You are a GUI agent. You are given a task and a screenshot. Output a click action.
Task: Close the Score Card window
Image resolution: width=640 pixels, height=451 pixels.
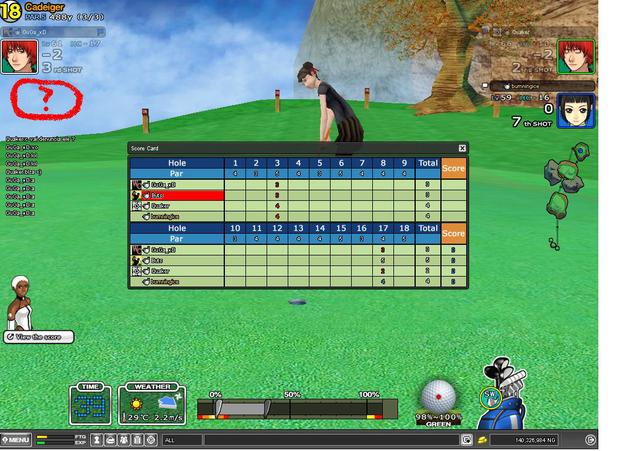point(462,148)
